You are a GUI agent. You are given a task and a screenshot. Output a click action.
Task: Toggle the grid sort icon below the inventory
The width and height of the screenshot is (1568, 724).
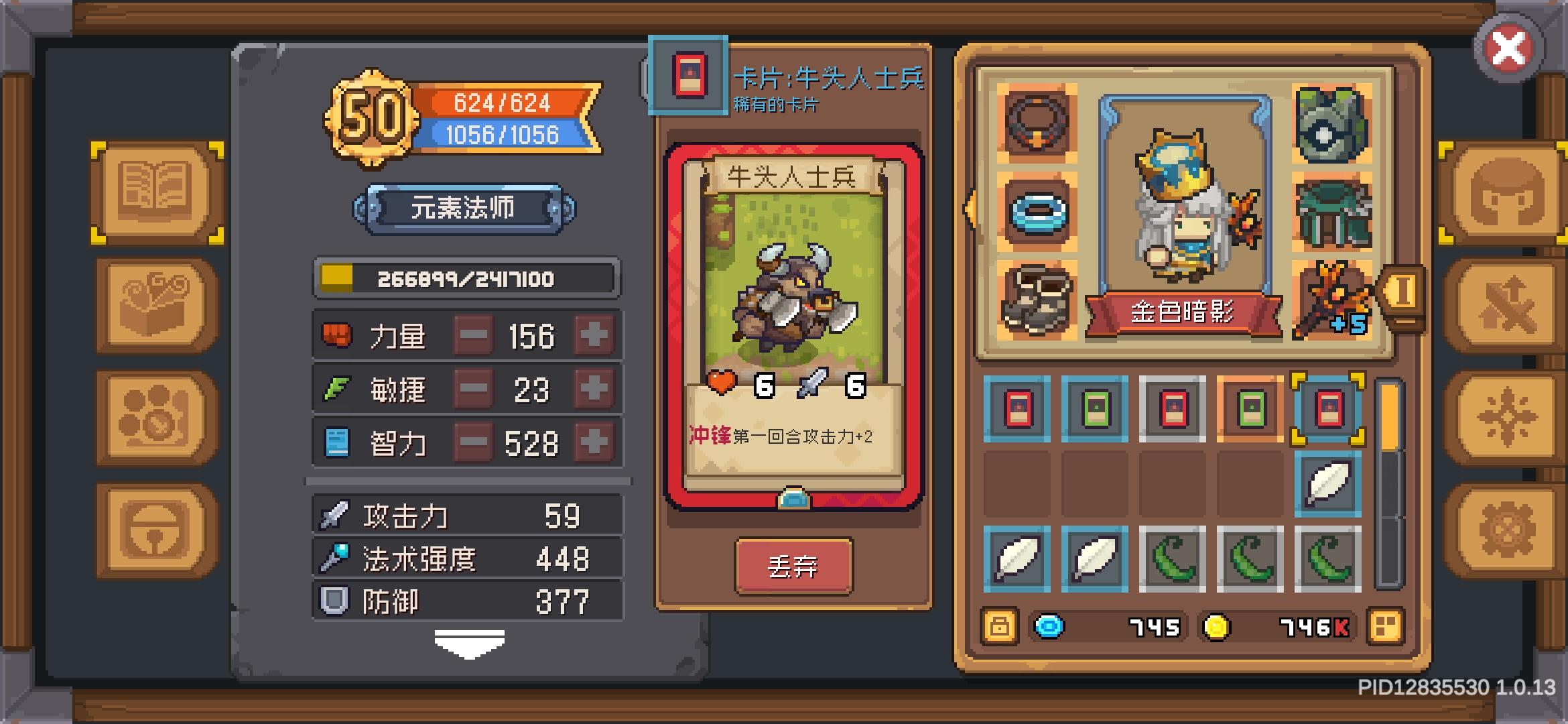1384,627
